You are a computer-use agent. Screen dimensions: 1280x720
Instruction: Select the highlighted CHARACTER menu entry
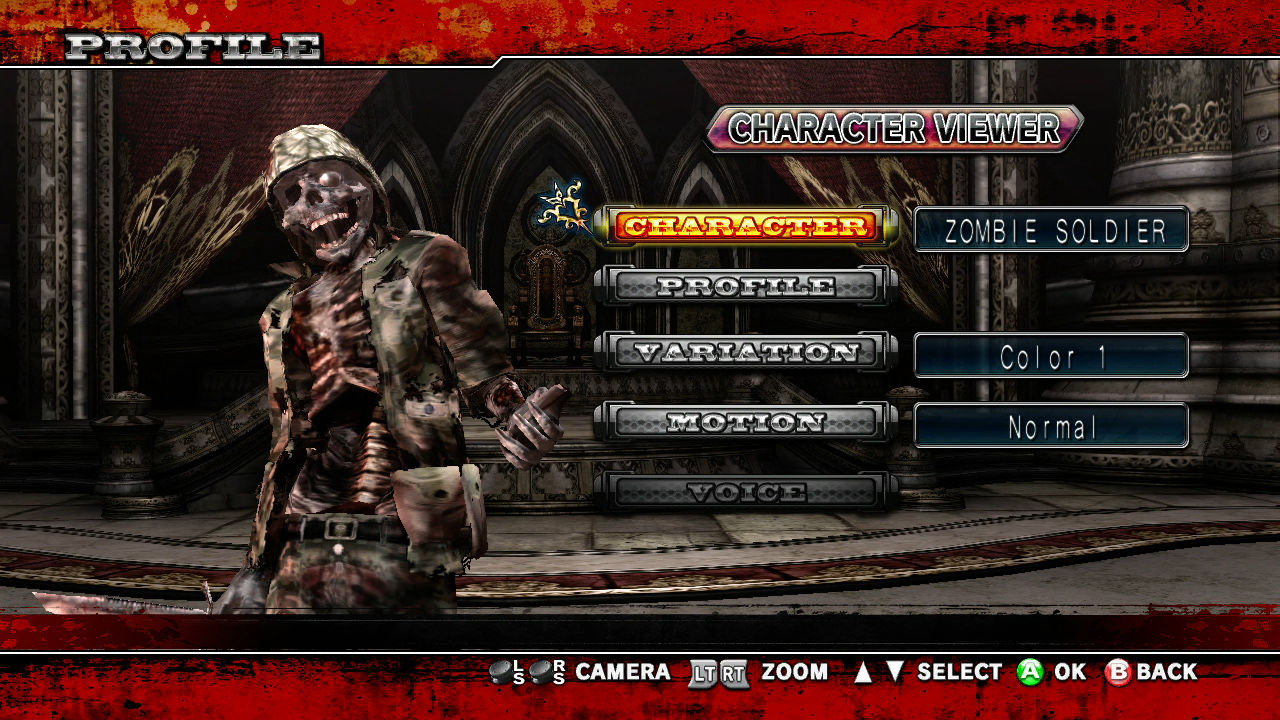(746, 227)
